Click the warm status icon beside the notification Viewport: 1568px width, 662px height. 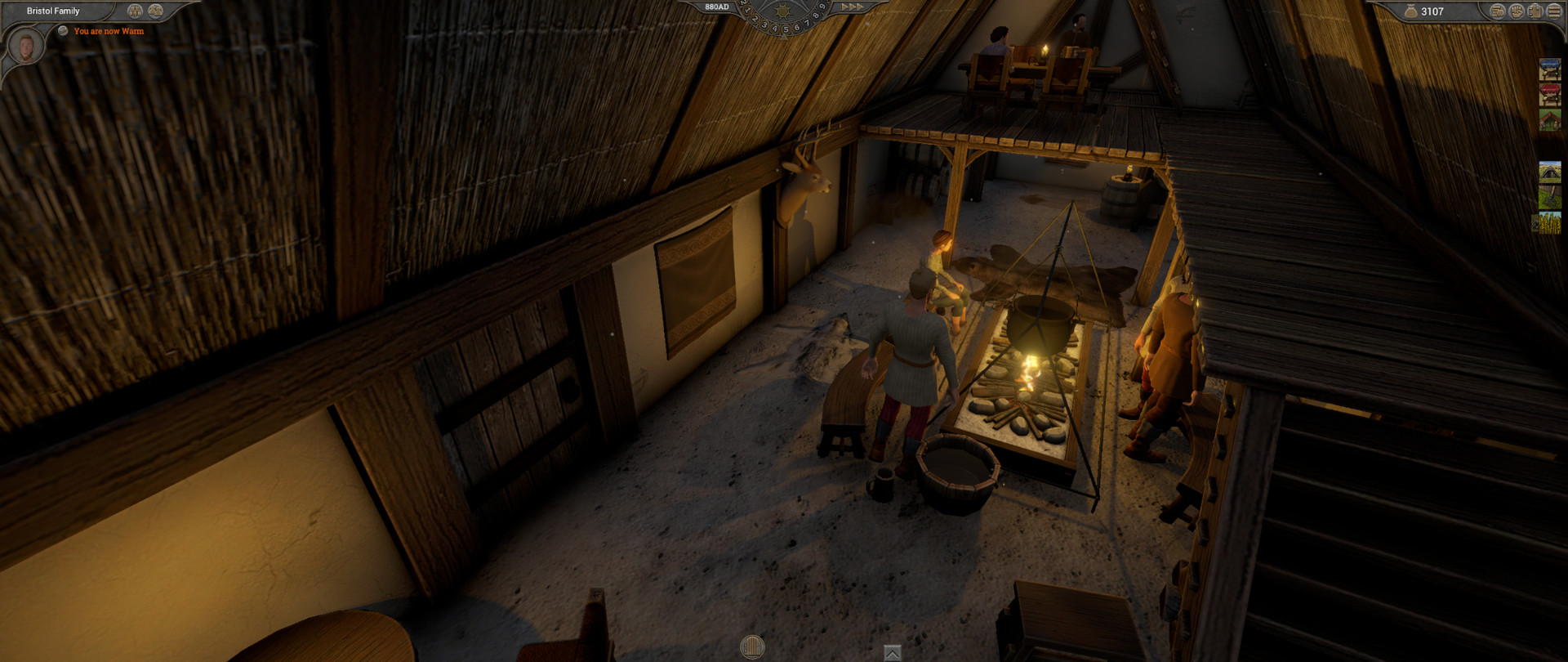(x=63, y=30)
